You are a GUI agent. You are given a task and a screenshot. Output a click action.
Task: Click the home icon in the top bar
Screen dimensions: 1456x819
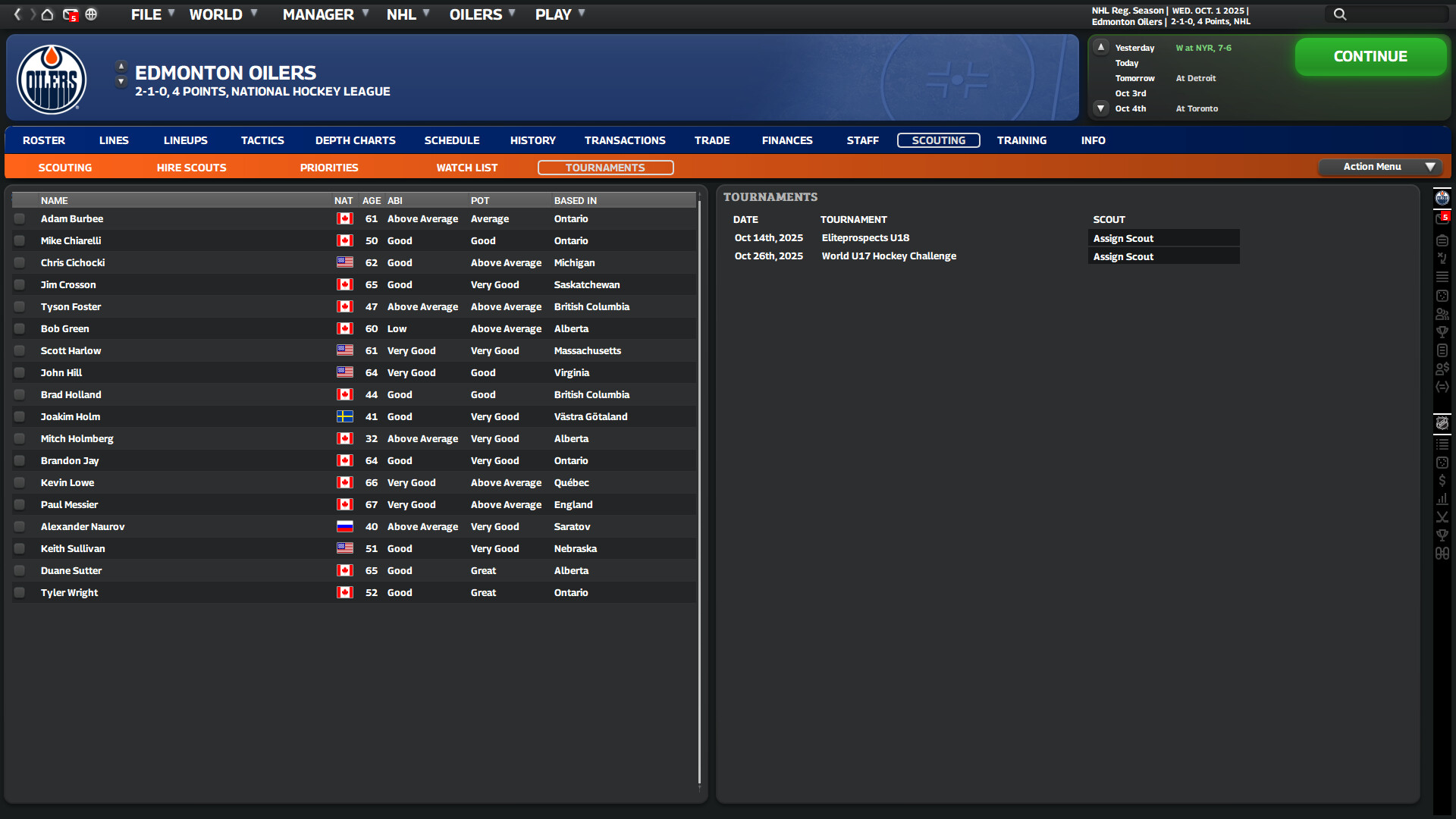(x=47, y=14)
